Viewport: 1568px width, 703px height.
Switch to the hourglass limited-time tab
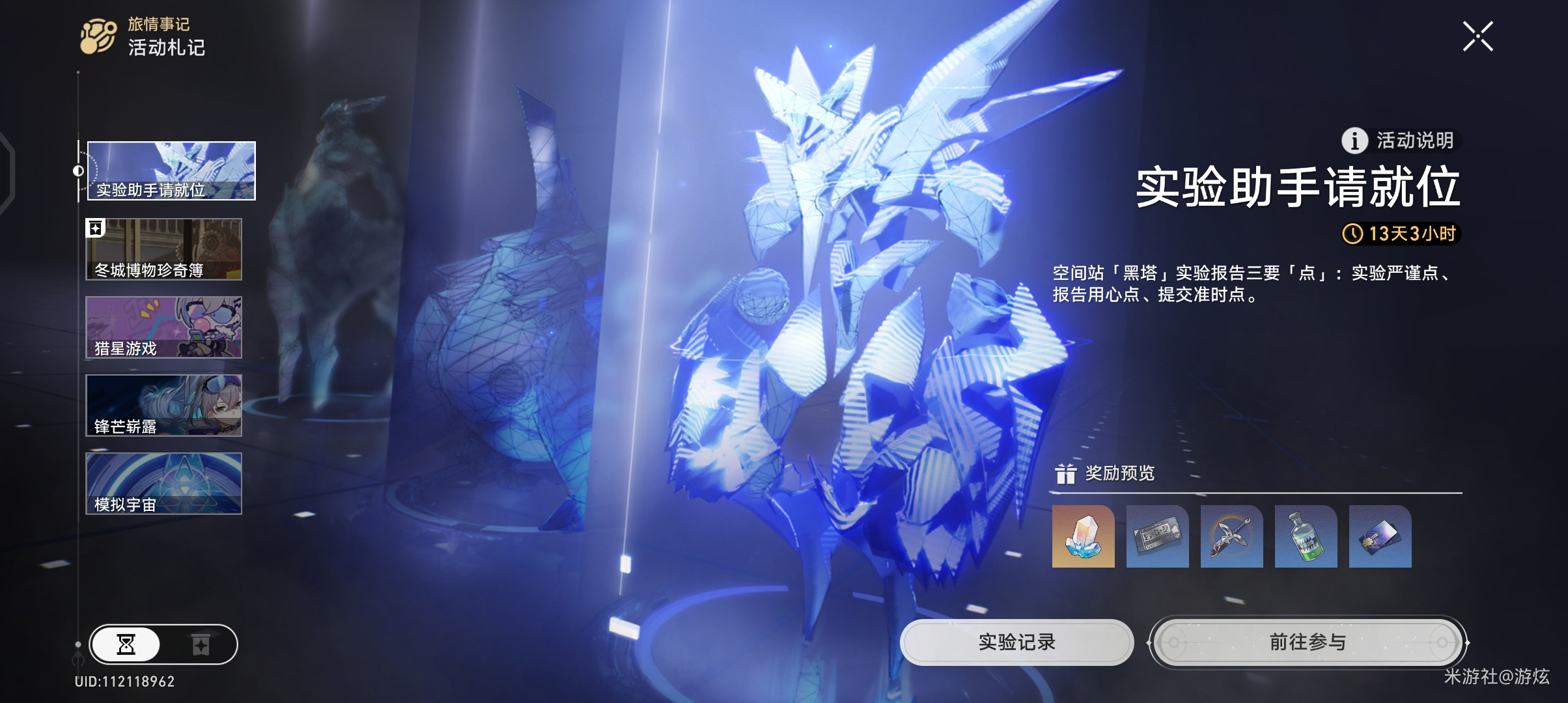(x=126, y=644)
